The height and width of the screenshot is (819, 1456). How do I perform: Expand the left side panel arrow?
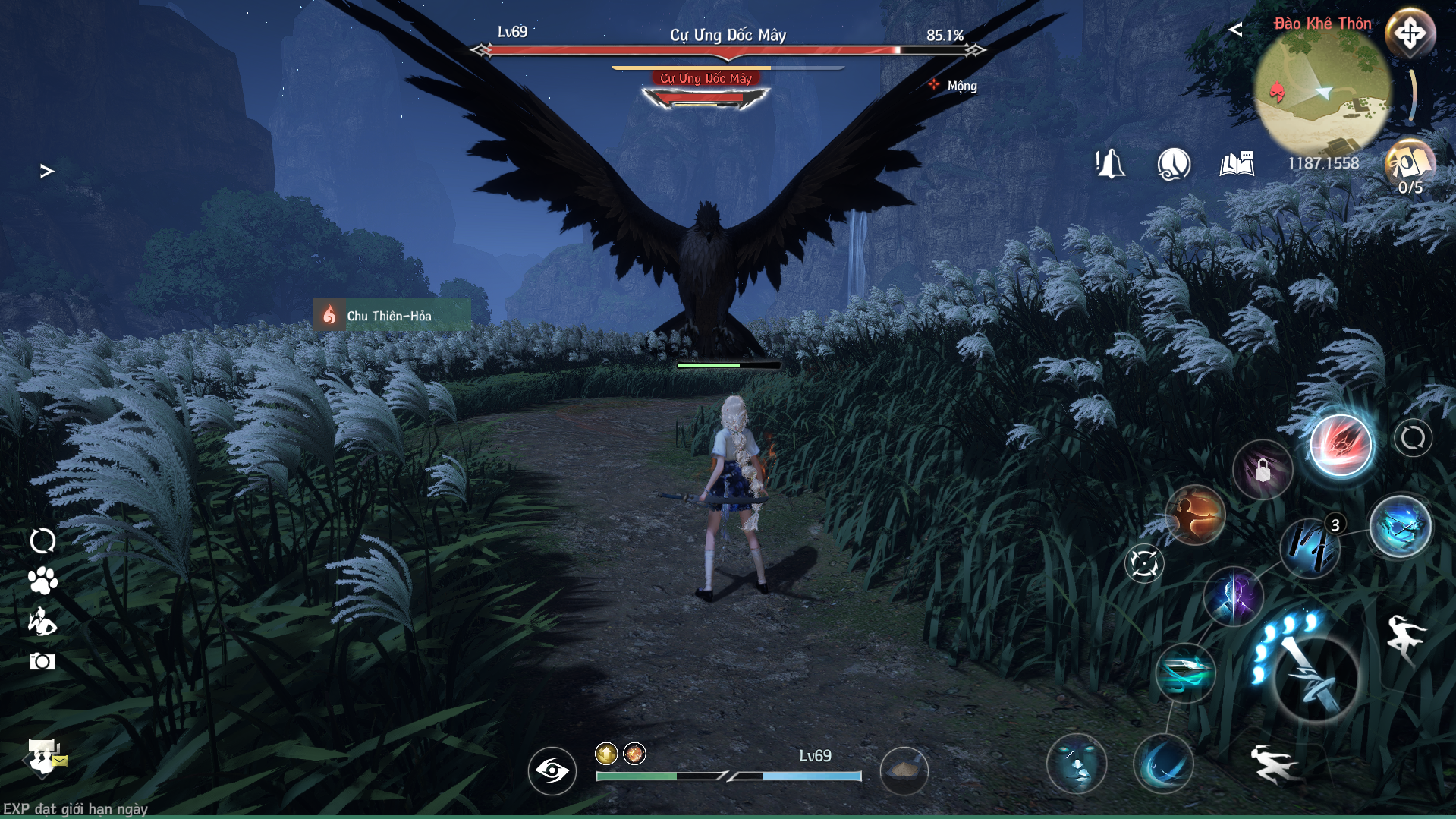tap(47, 172)
